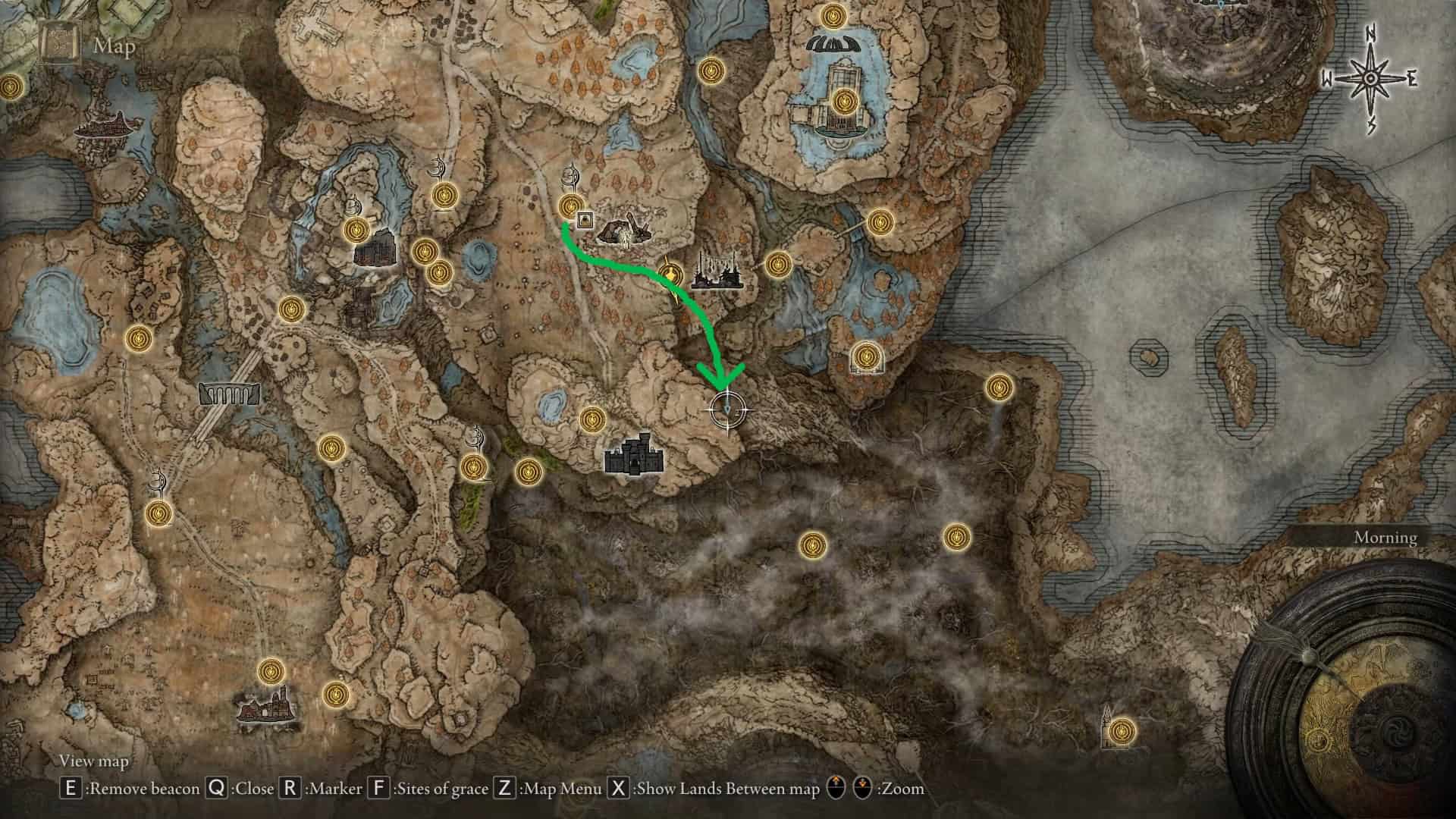The height and width of the screenshot is (819, 1456).
Task: Select the dark spired ruins landmark icon
Action: [715, 271]
